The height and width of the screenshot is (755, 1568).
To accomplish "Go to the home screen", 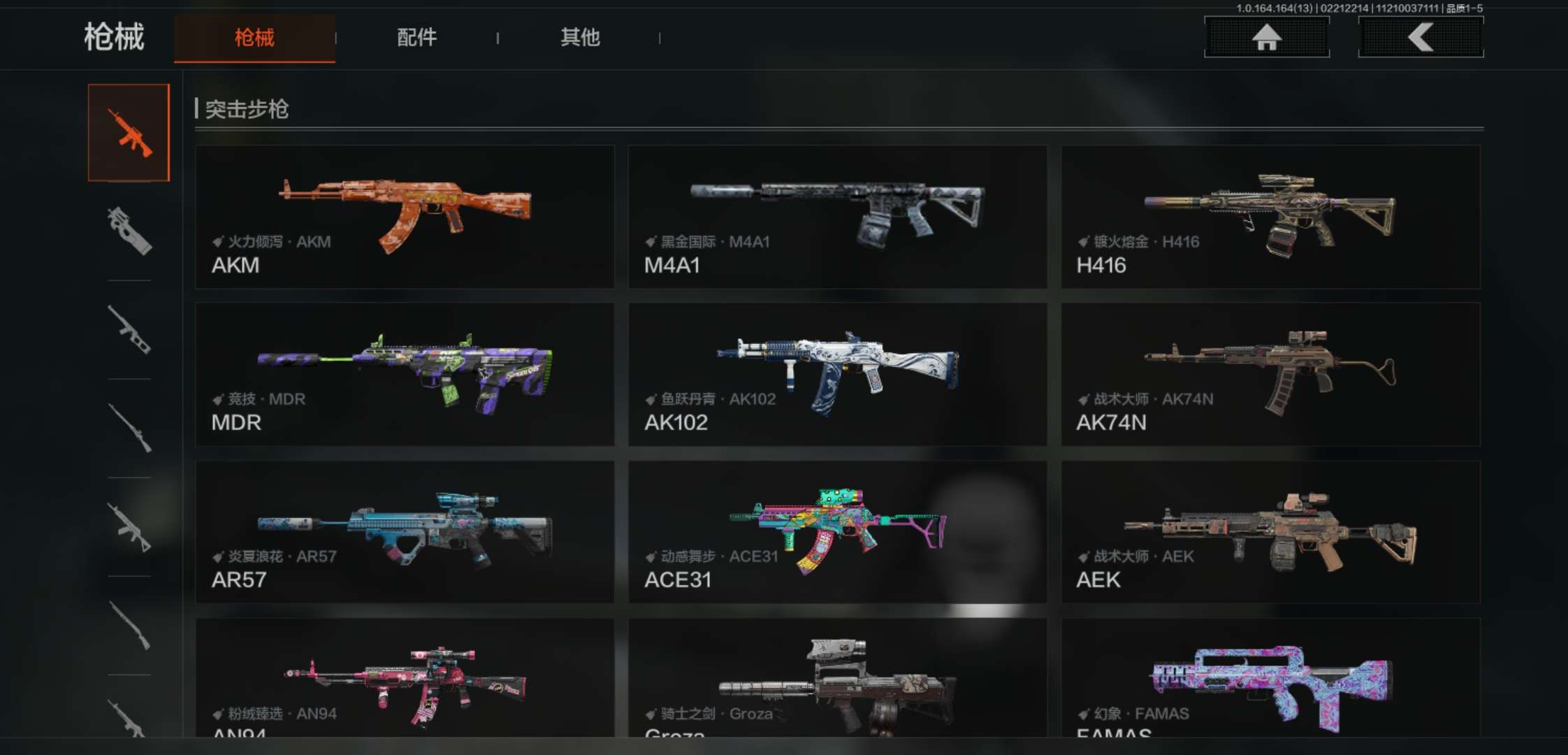I will [x=1266, y=37].
